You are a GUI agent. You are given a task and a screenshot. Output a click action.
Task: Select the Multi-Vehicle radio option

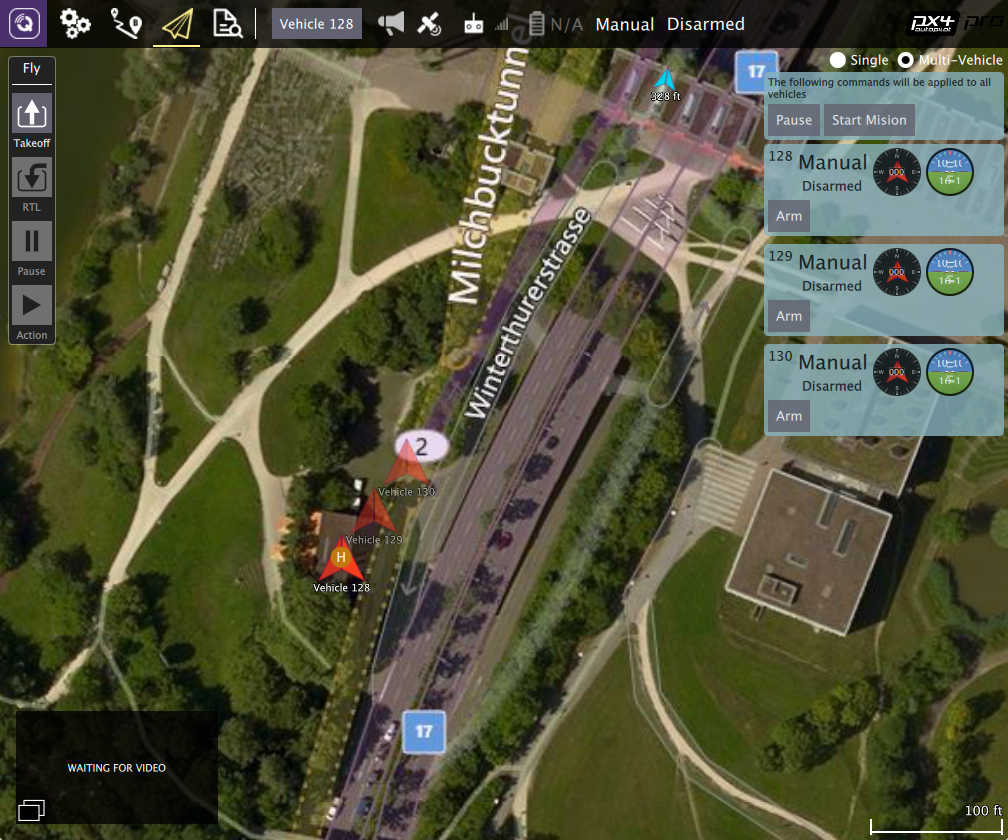coord(906,60)
